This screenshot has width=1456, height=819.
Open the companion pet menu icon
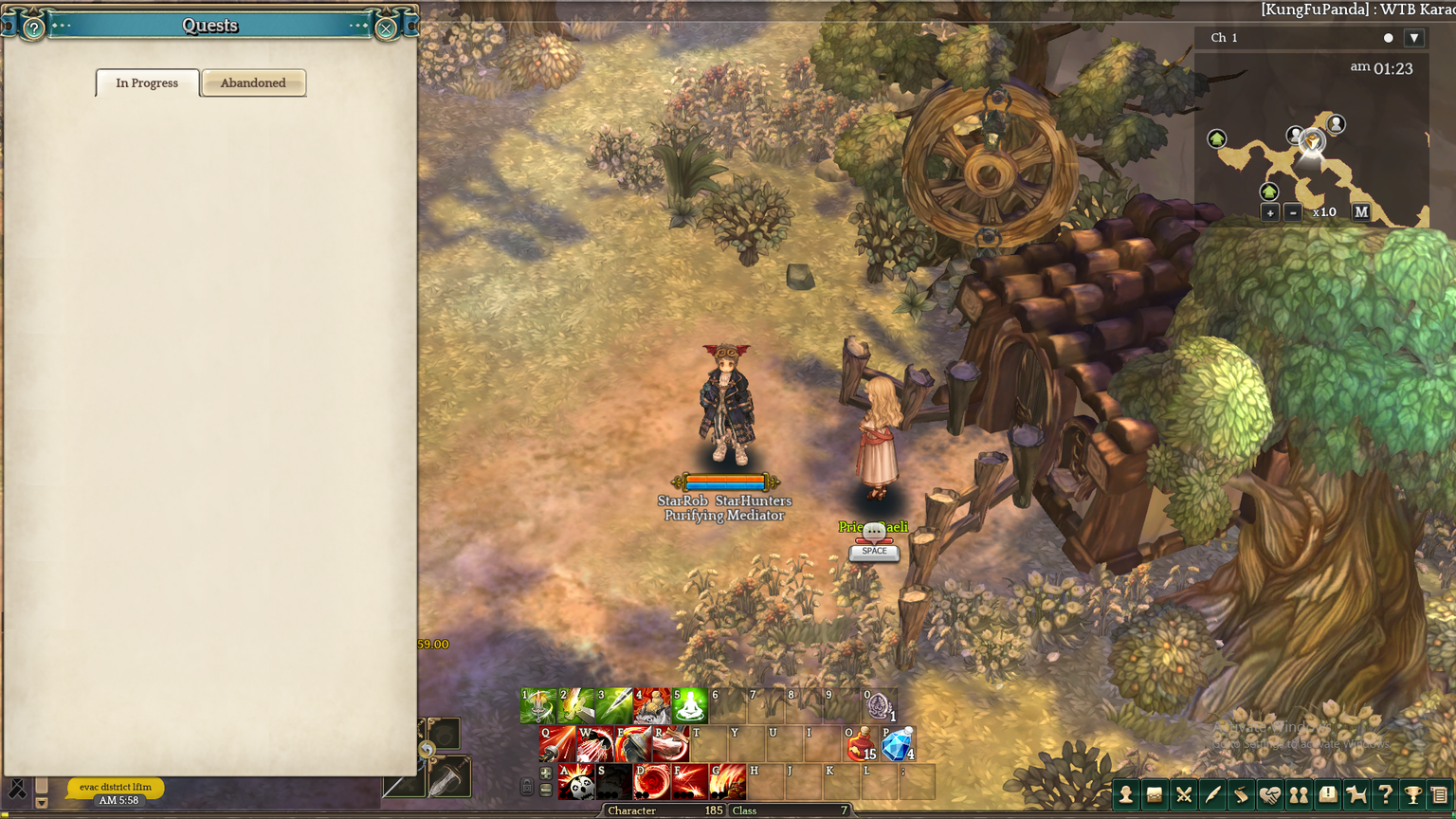coord(1356,794)
